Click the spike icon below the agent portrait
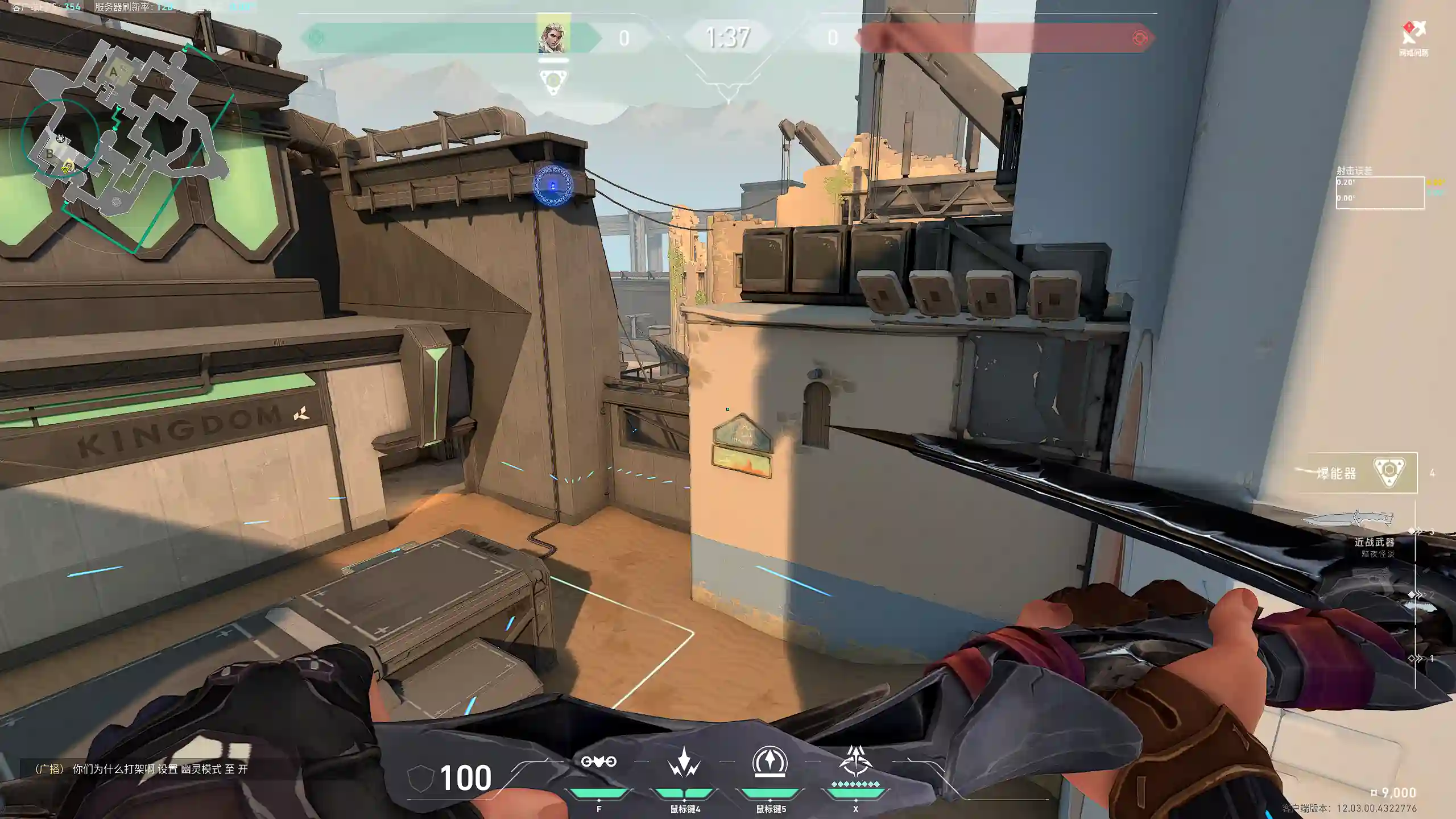1456x819 pixels. coord(553,81)
